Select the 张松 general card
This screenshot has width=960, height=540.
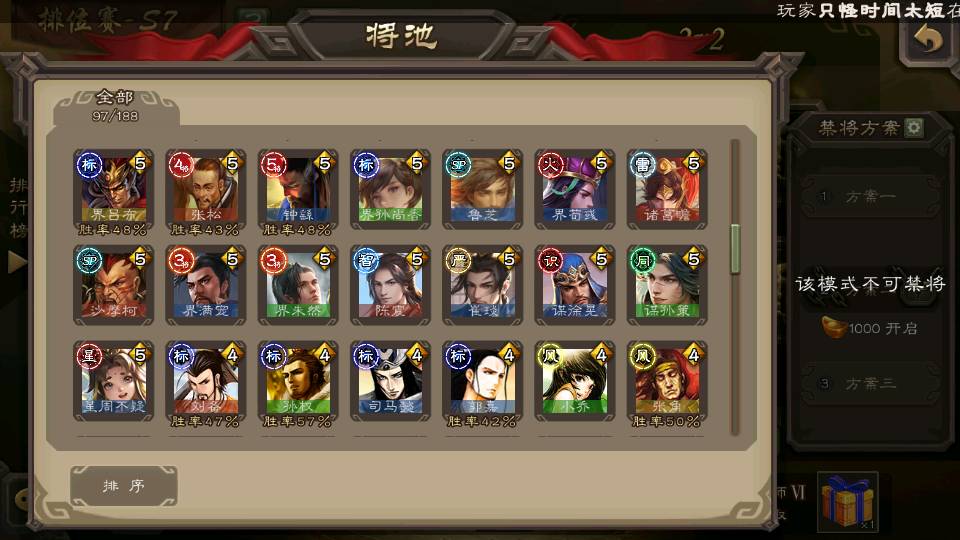click(205, 189)
